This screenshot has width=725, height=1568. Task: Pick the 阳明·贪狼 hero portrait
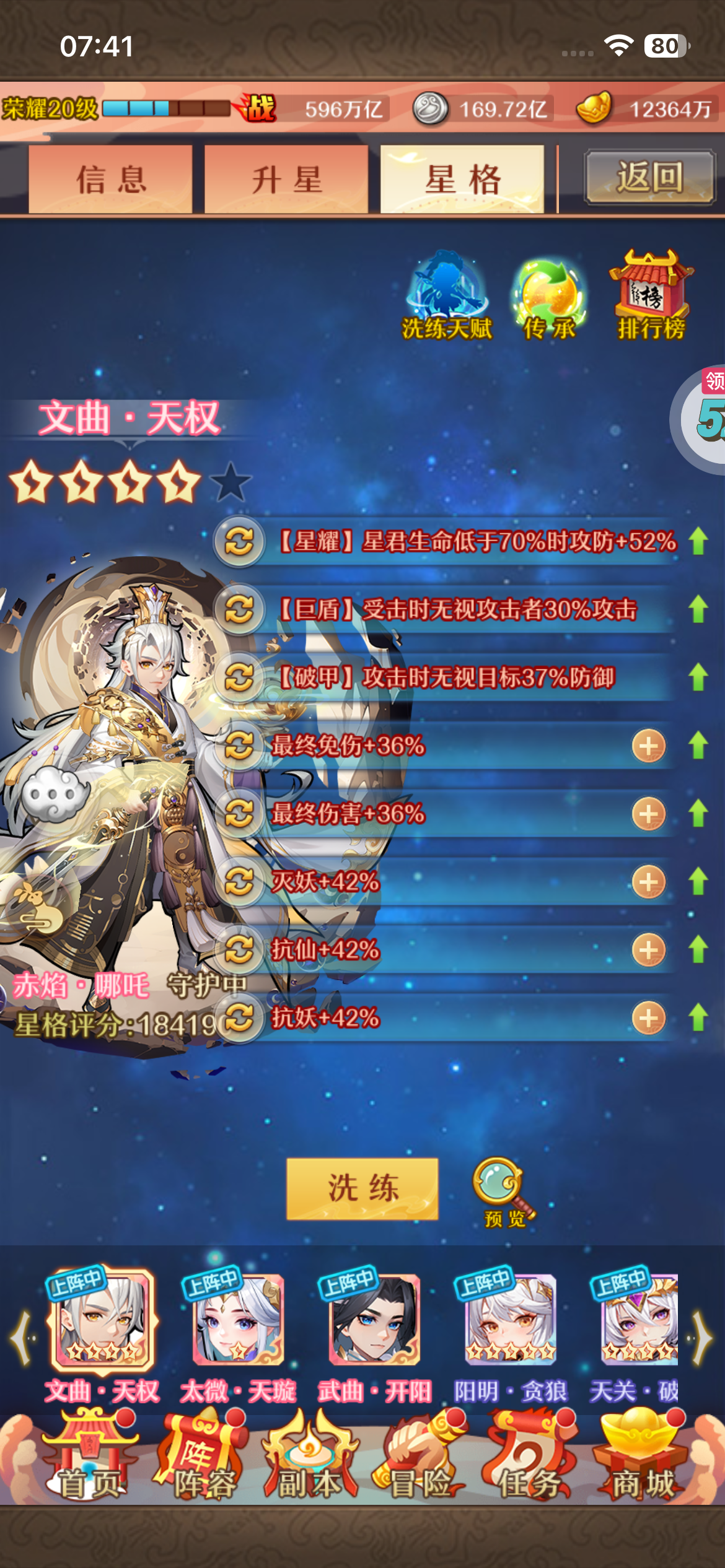coord(511,1320)
